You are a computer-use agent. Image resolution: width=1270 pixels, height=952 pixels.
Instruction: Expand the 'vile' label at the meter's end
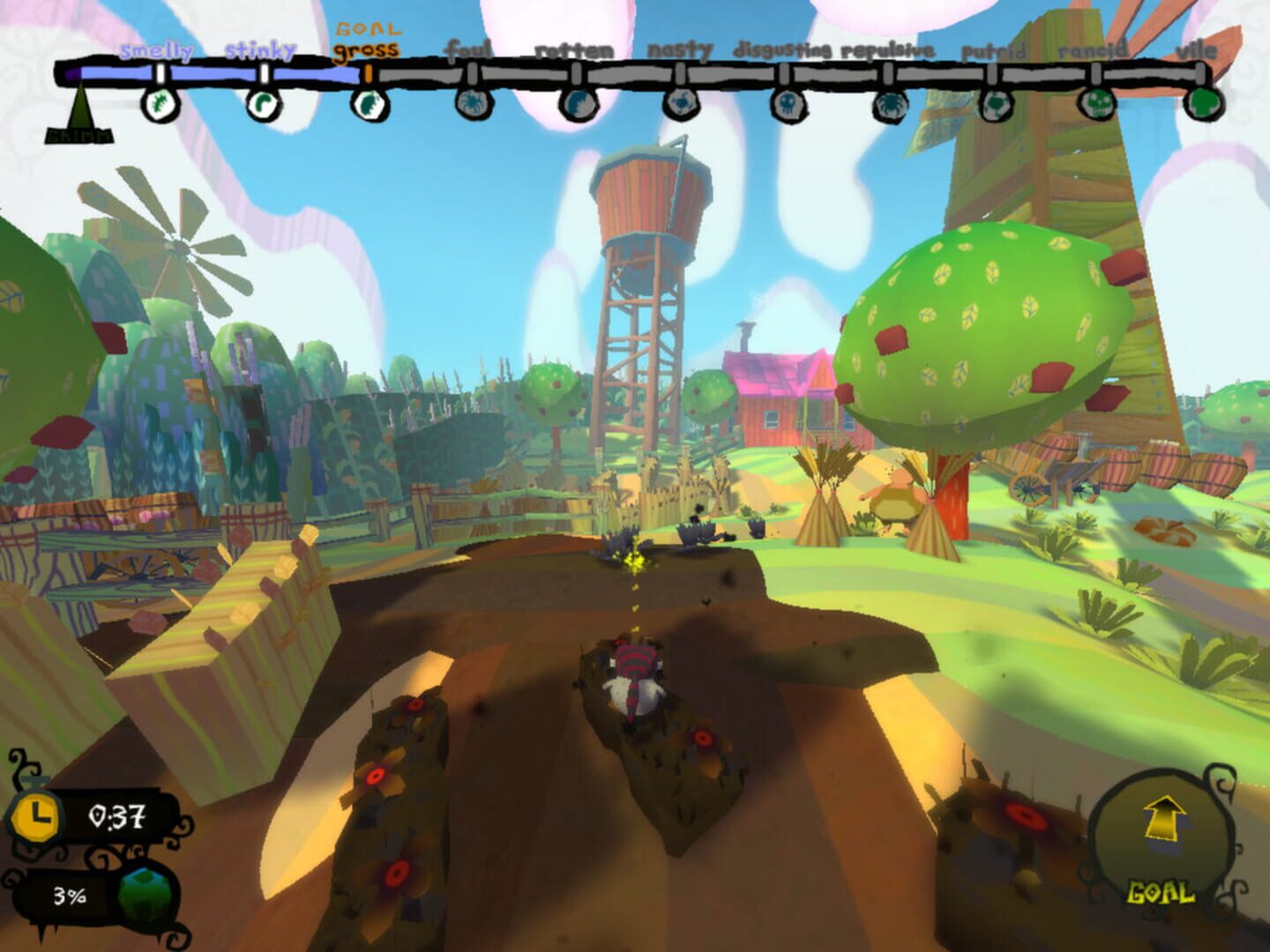[1199, 52]
